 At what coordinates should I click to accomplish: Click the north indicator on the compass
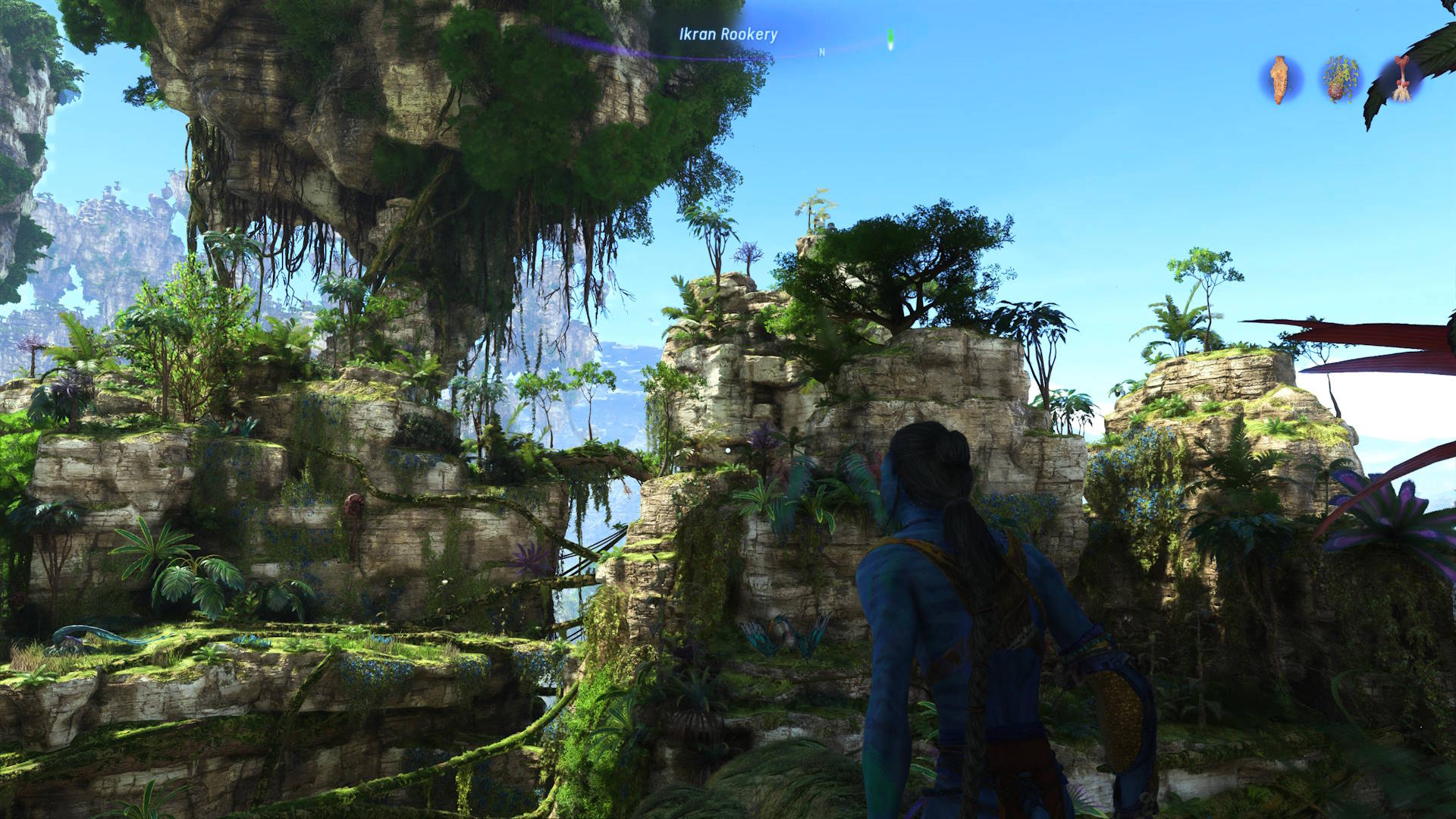pos(822,52)
